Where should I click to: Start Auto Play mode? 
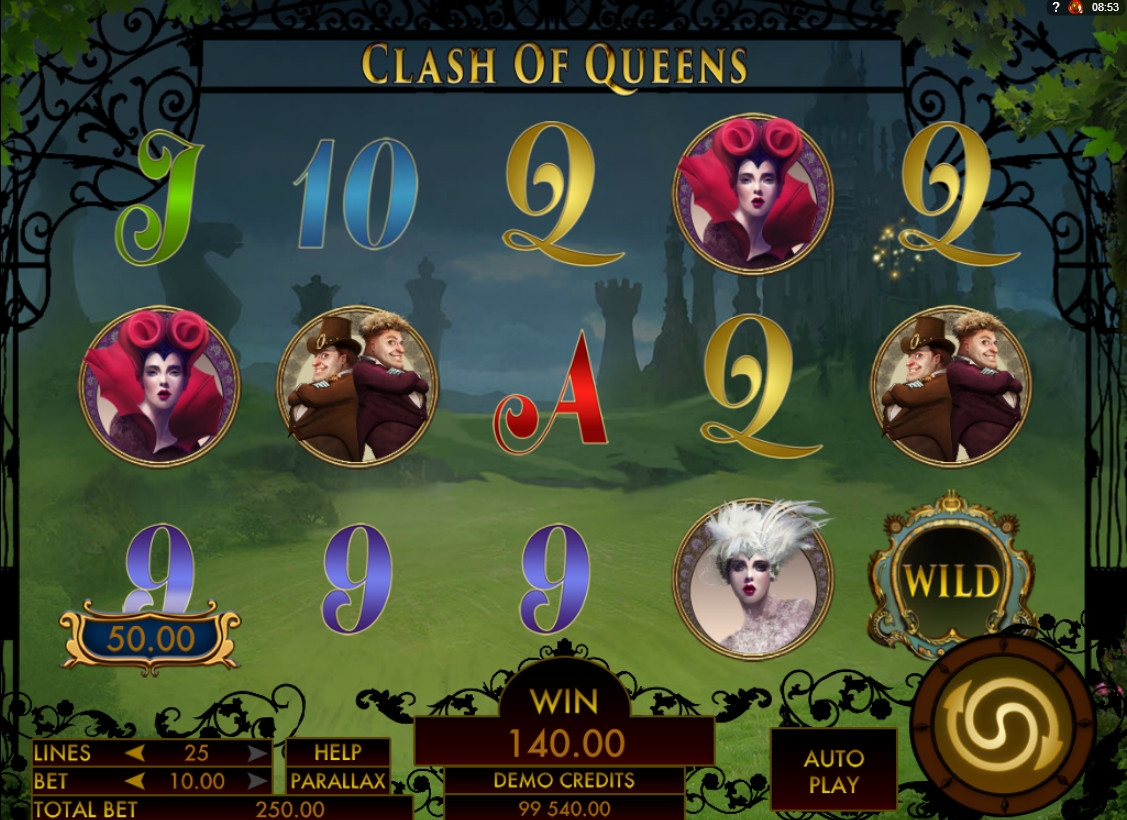(833, 771)
